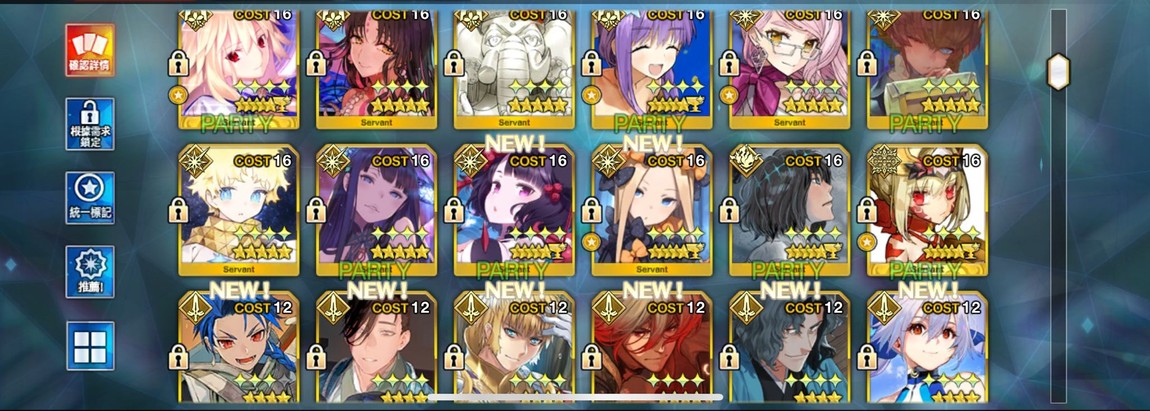Choose the dark-haired servant with flower hairpins
This screenshot has height=411, width=1150.
[513, 210]
